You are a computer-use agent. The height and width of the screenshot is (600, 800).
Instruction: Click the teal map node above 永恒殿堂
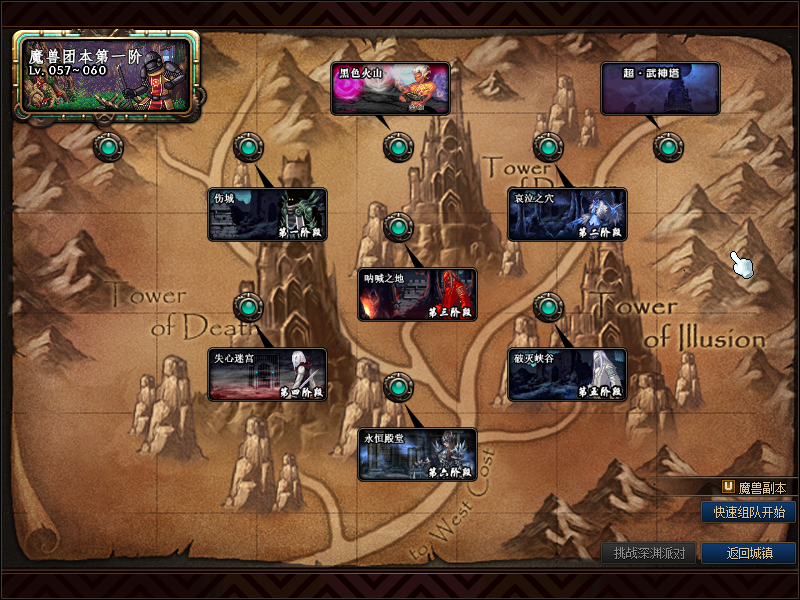tap(397, 386)
